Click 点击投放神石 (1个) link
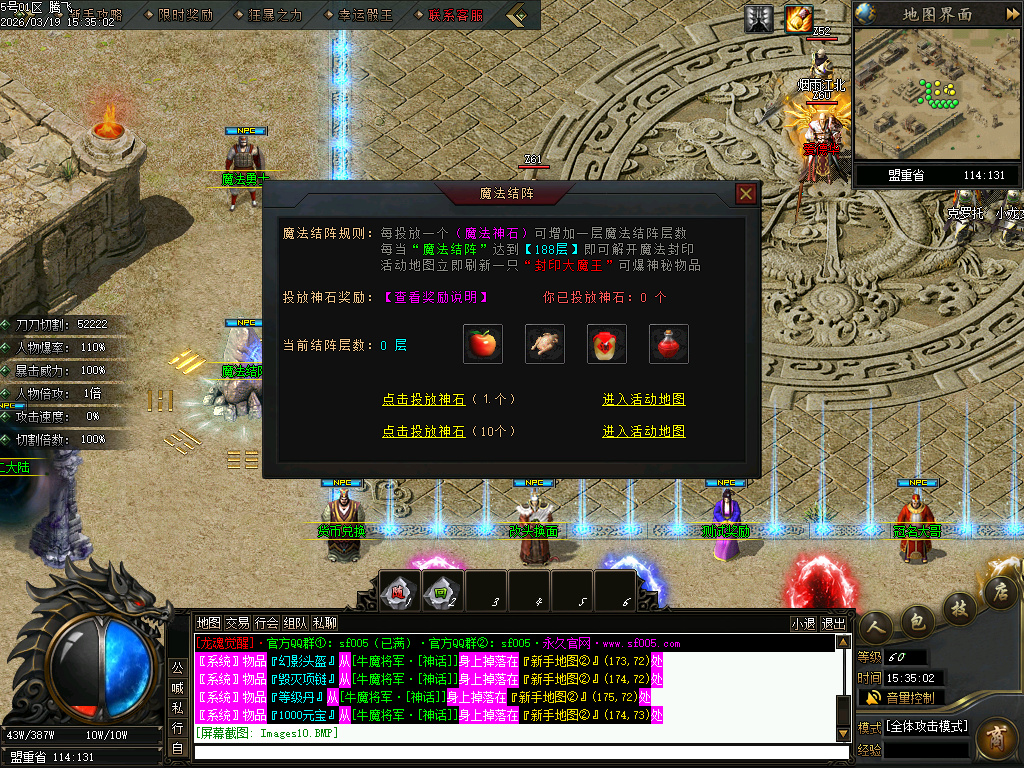 click(449, 399)
